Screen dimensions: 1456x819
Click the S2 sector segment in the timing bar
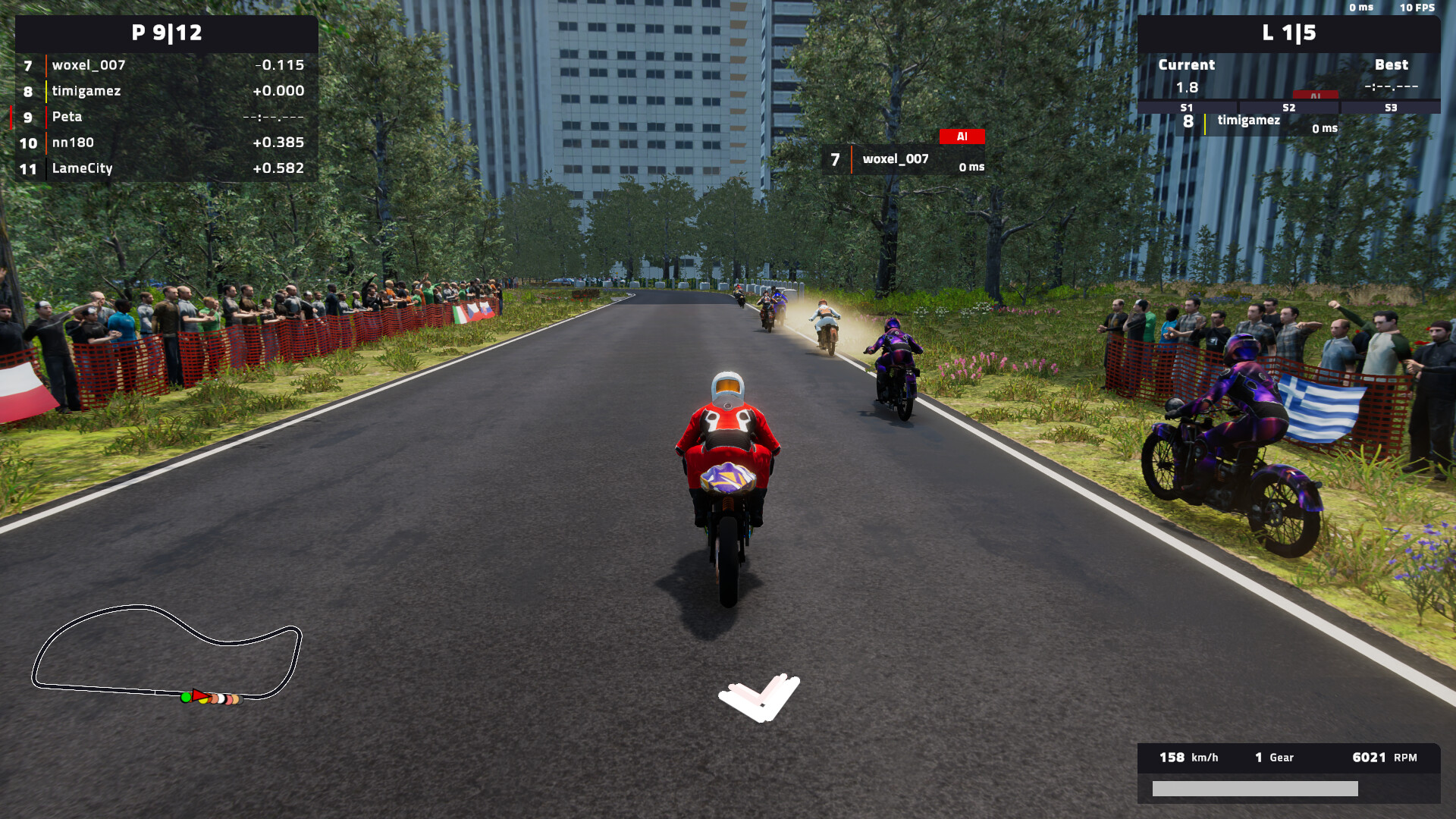[x=1289, y=108]
